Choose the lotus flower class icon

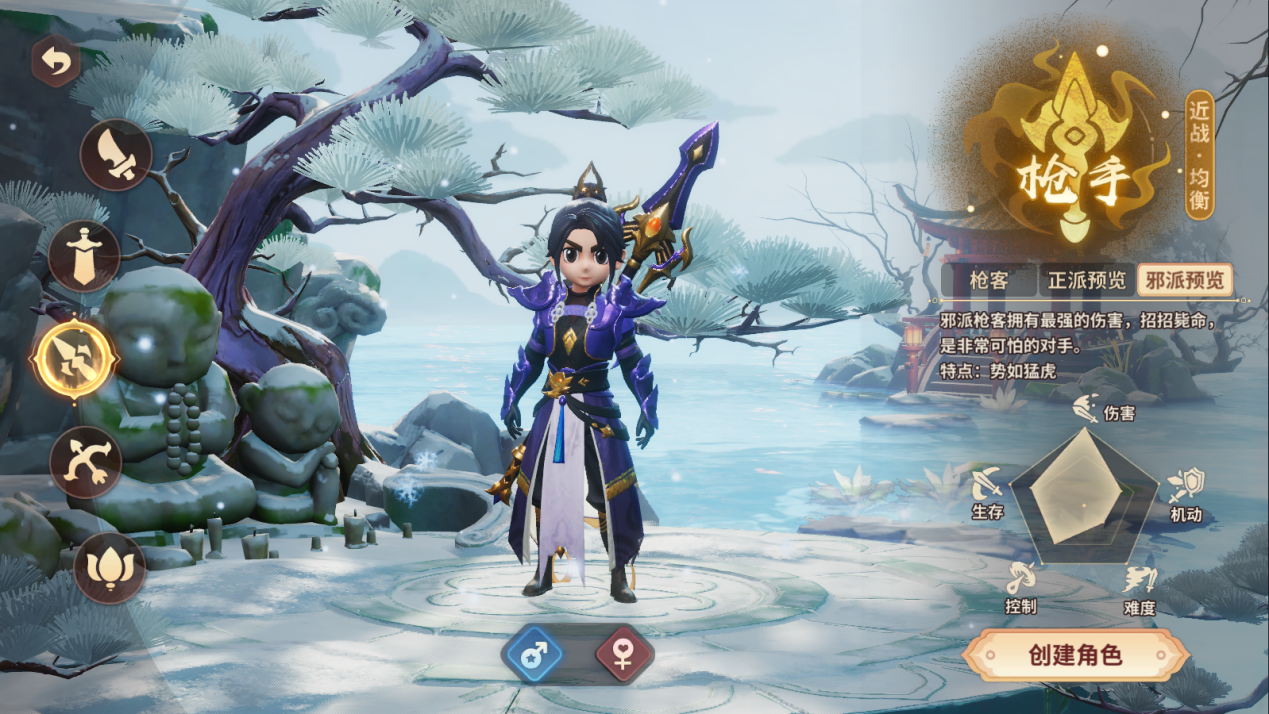tap(109, 568)
